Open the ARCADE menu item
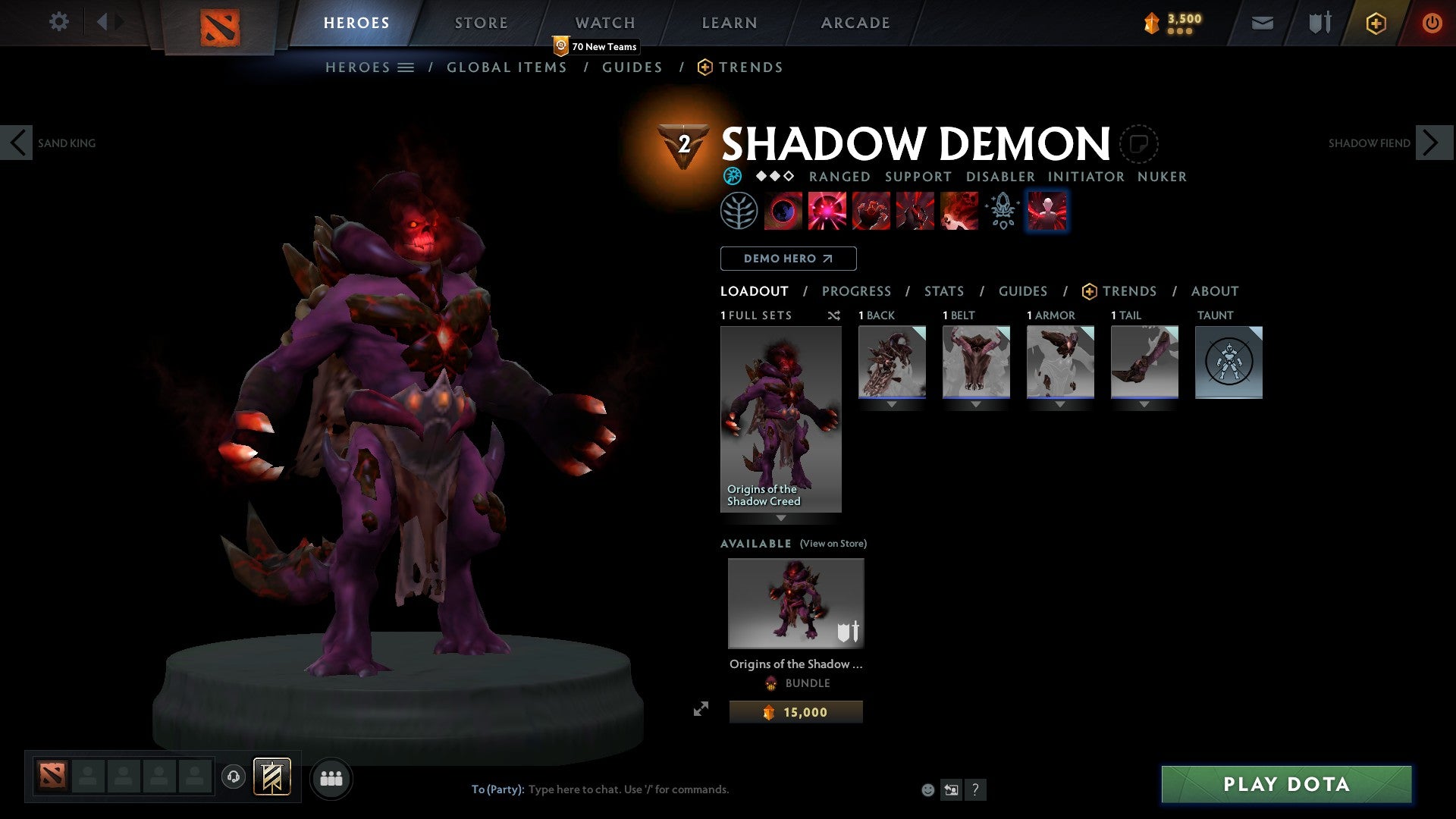Image resolution: width=1456 pixels, height=819 pixels. (855, 23)
